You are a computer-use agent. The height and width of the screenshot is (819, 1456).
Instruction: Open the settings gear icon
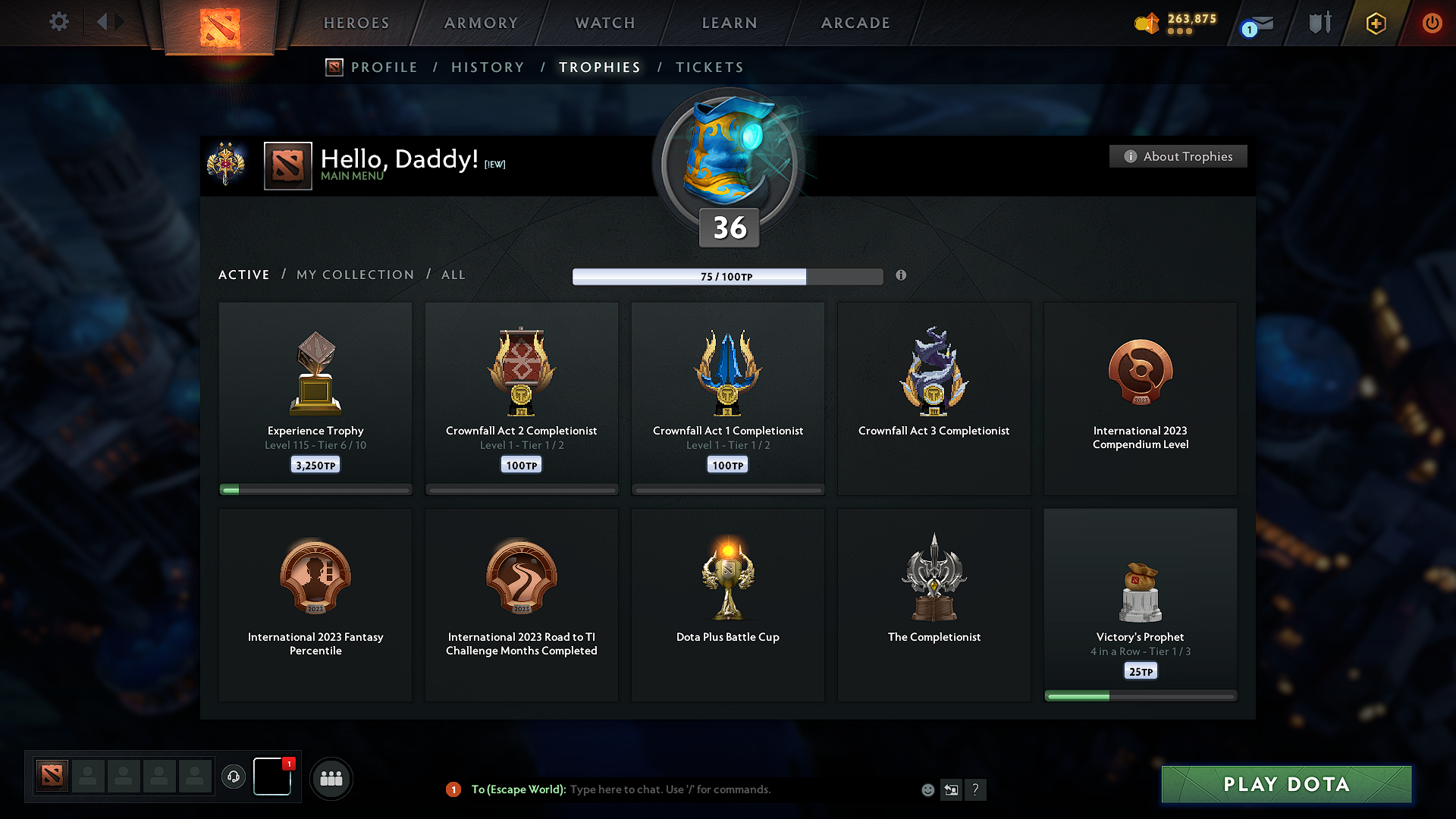point(58,22)
